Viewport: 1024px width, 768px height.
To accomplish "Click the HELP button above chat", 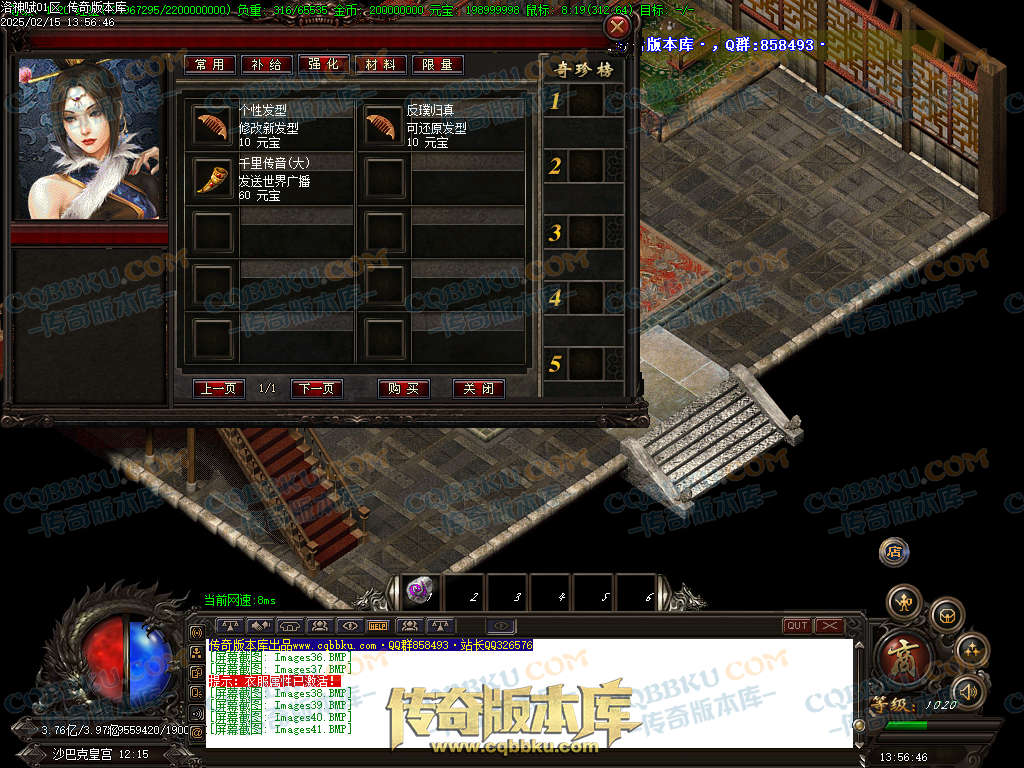I will tap(379, 626).
